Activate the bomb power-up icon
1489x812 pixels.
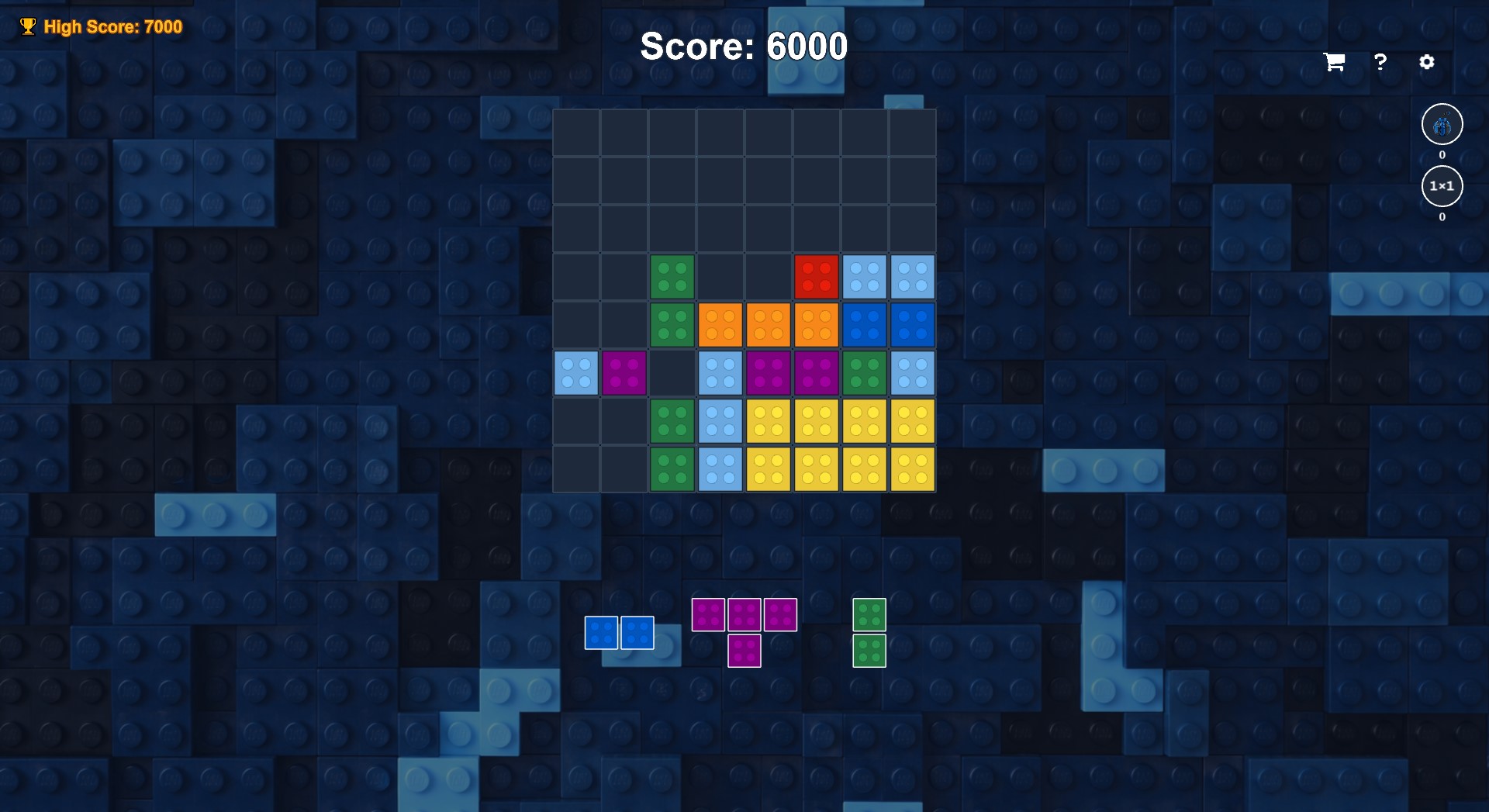(1442, 124)
